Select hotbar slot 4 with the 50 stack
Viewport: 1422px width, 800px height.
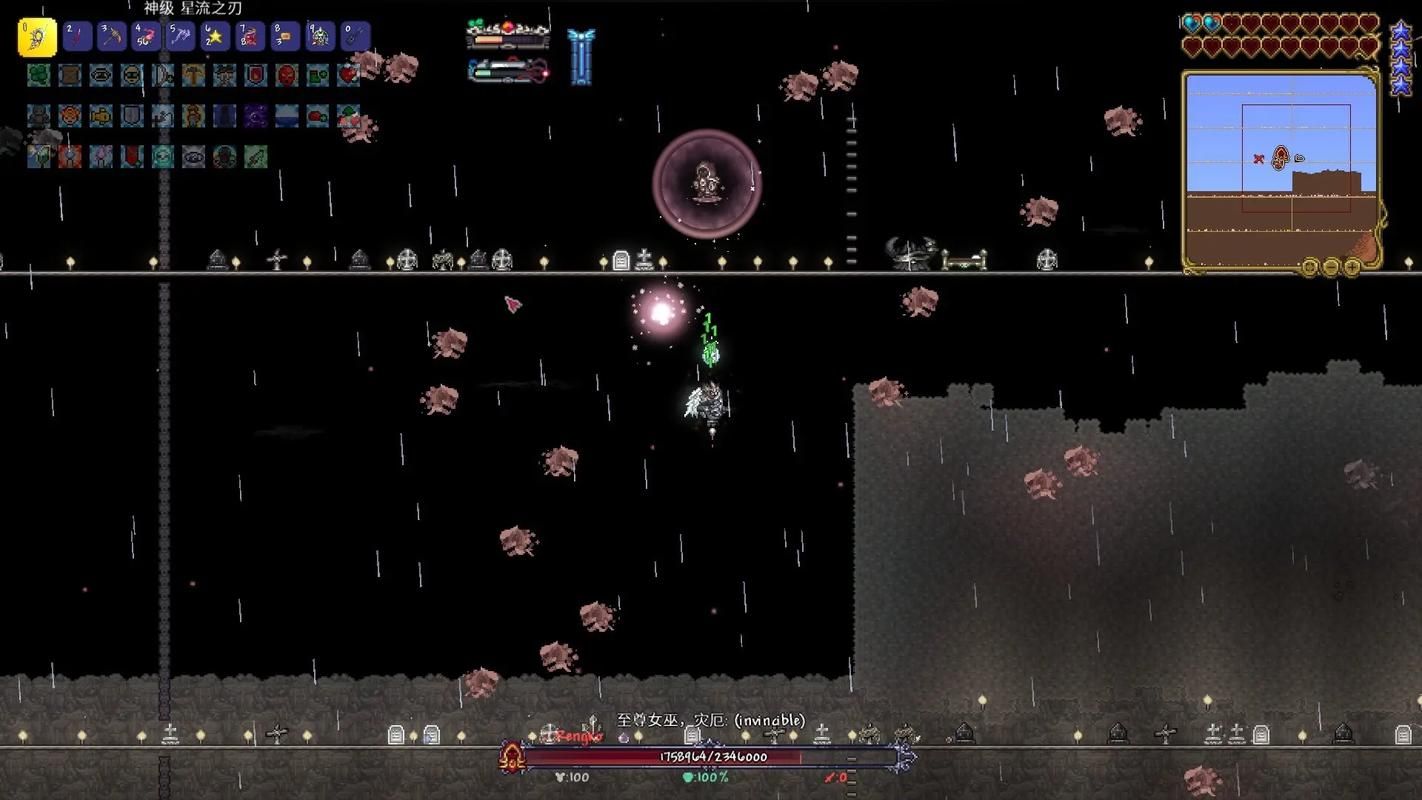click(x=146, y=37)
